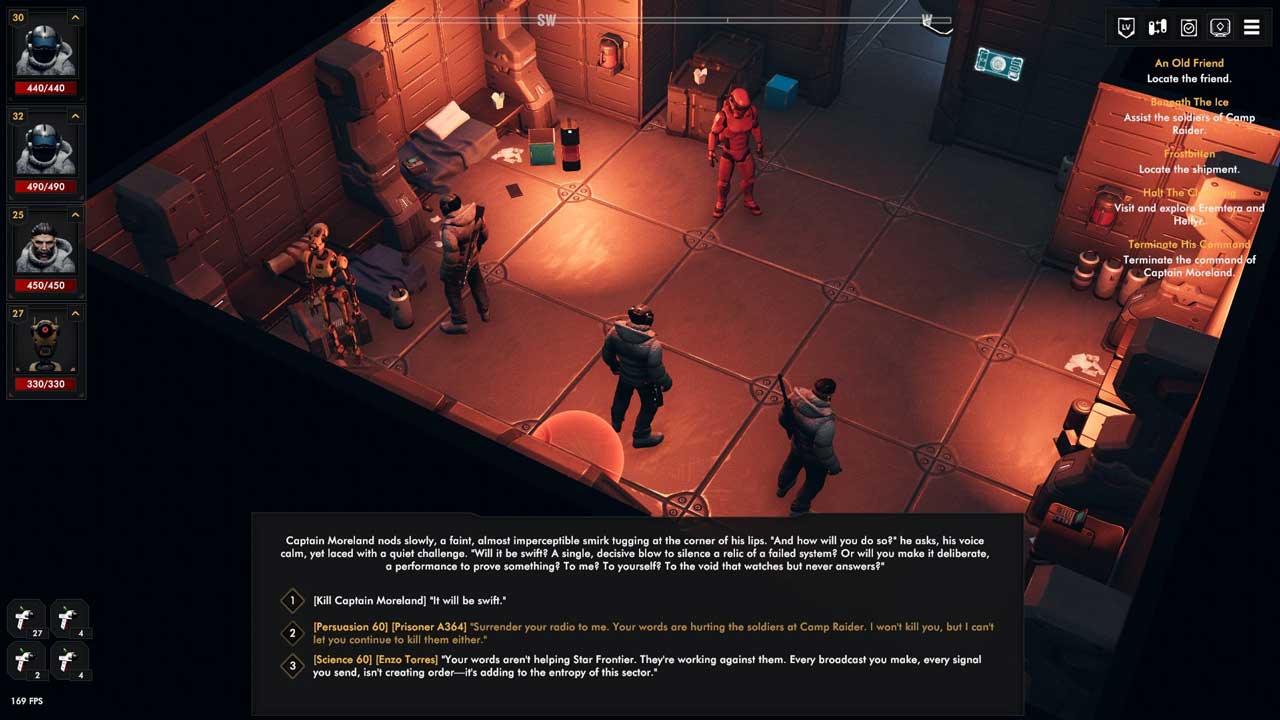Select the Frostbitten quest entry
The image size is (1280, 720).
1189,154
